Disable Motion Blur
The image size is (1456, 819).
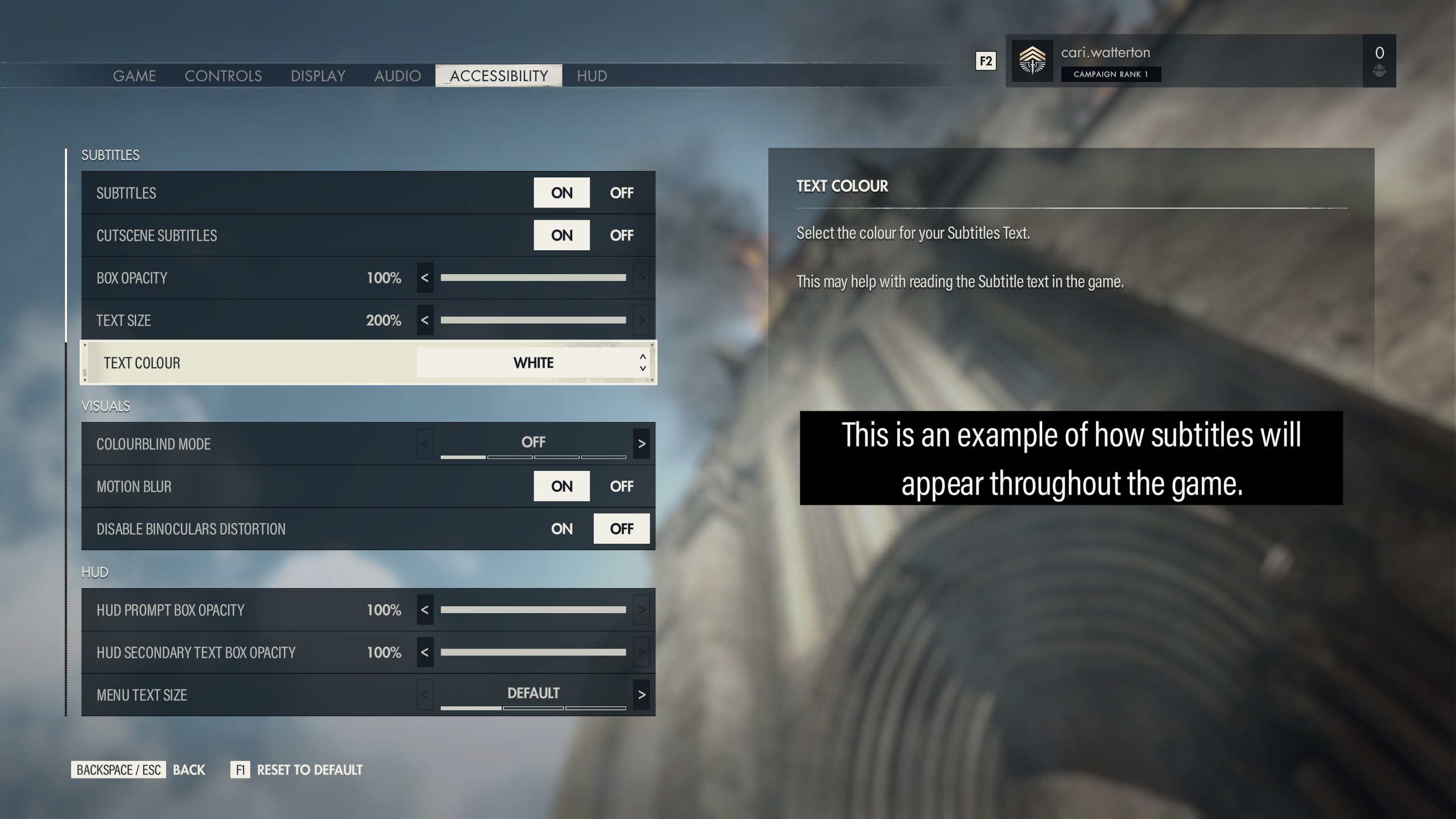pyautogui.click(x=621, y=486)
